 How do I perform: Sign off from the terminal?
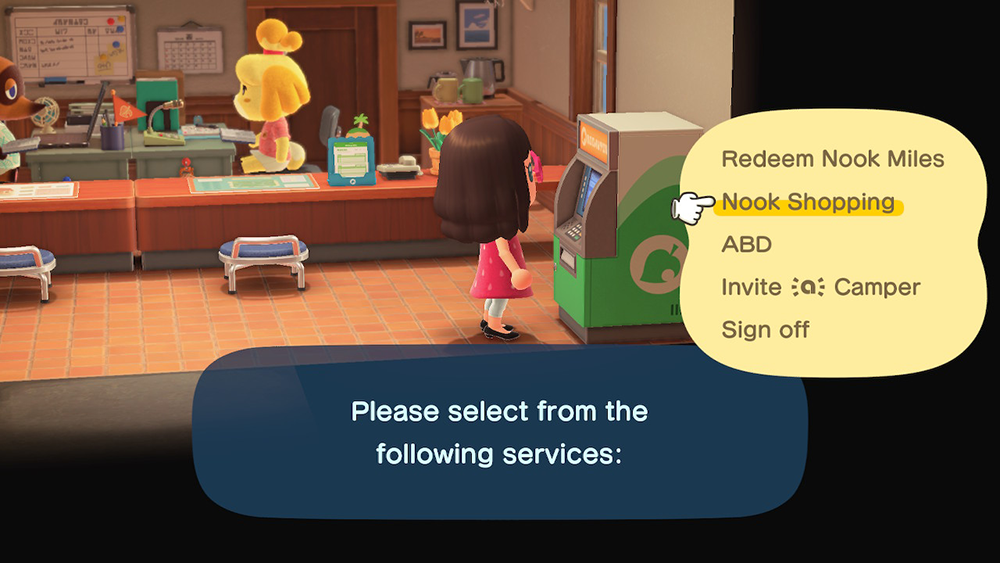(765, 330)
